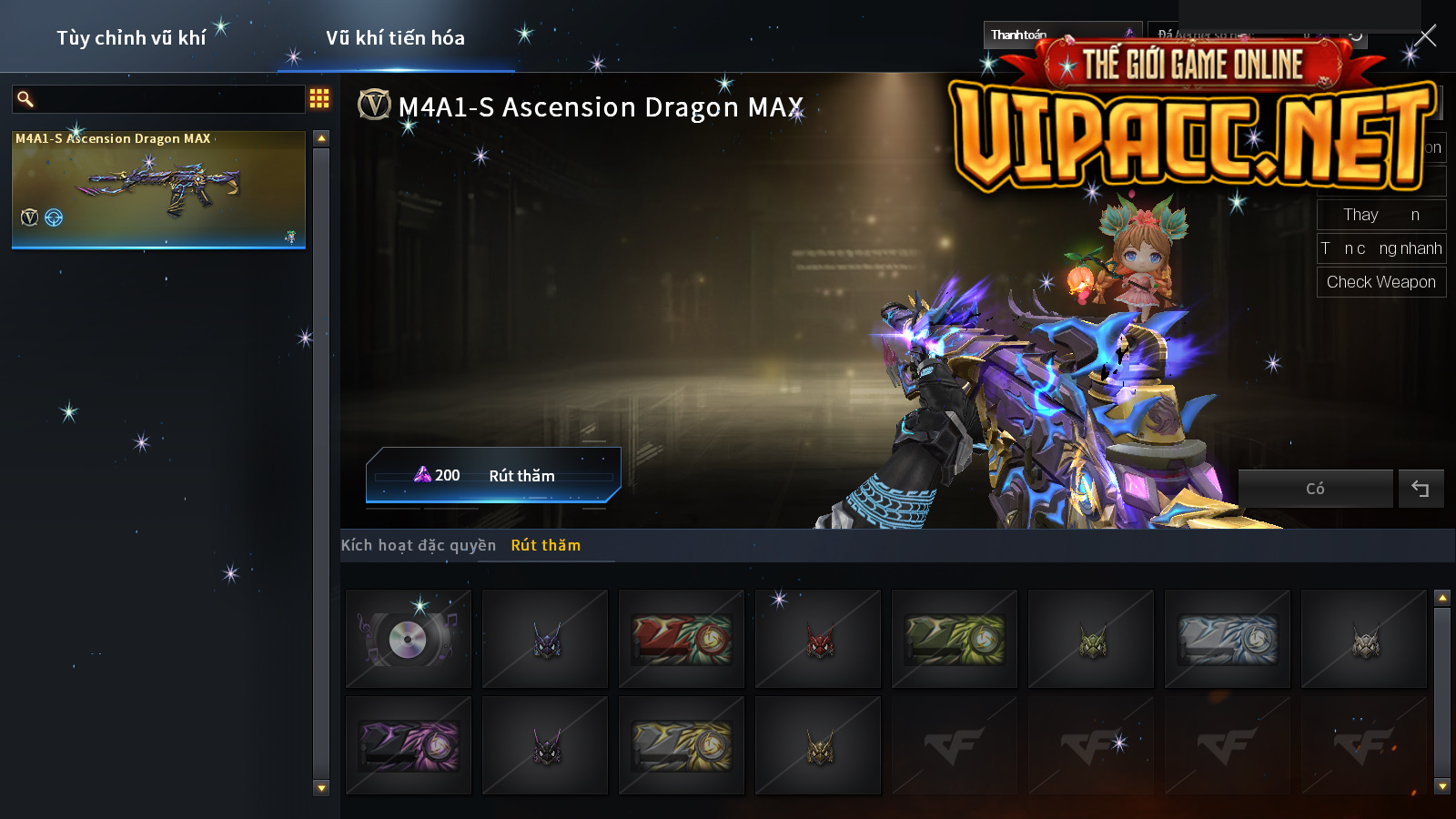This screenshot has width=1456, height=819.
Task: Switch to the yellow Rút thăm tab
Action: click(x=546, y=545)
